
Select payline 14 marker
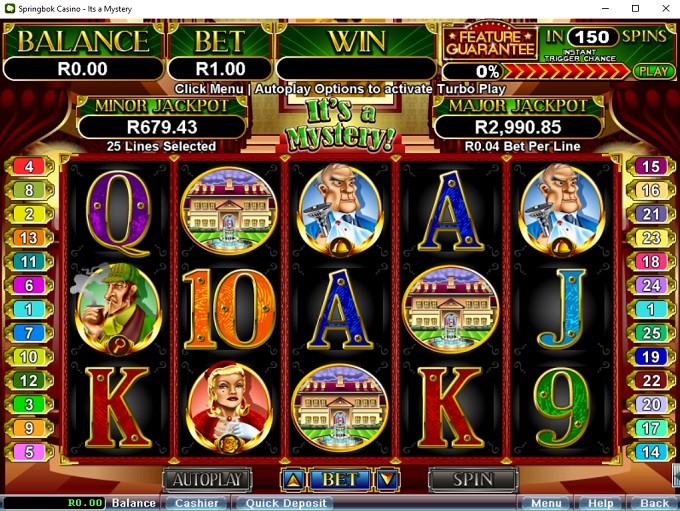pos(651,452)
